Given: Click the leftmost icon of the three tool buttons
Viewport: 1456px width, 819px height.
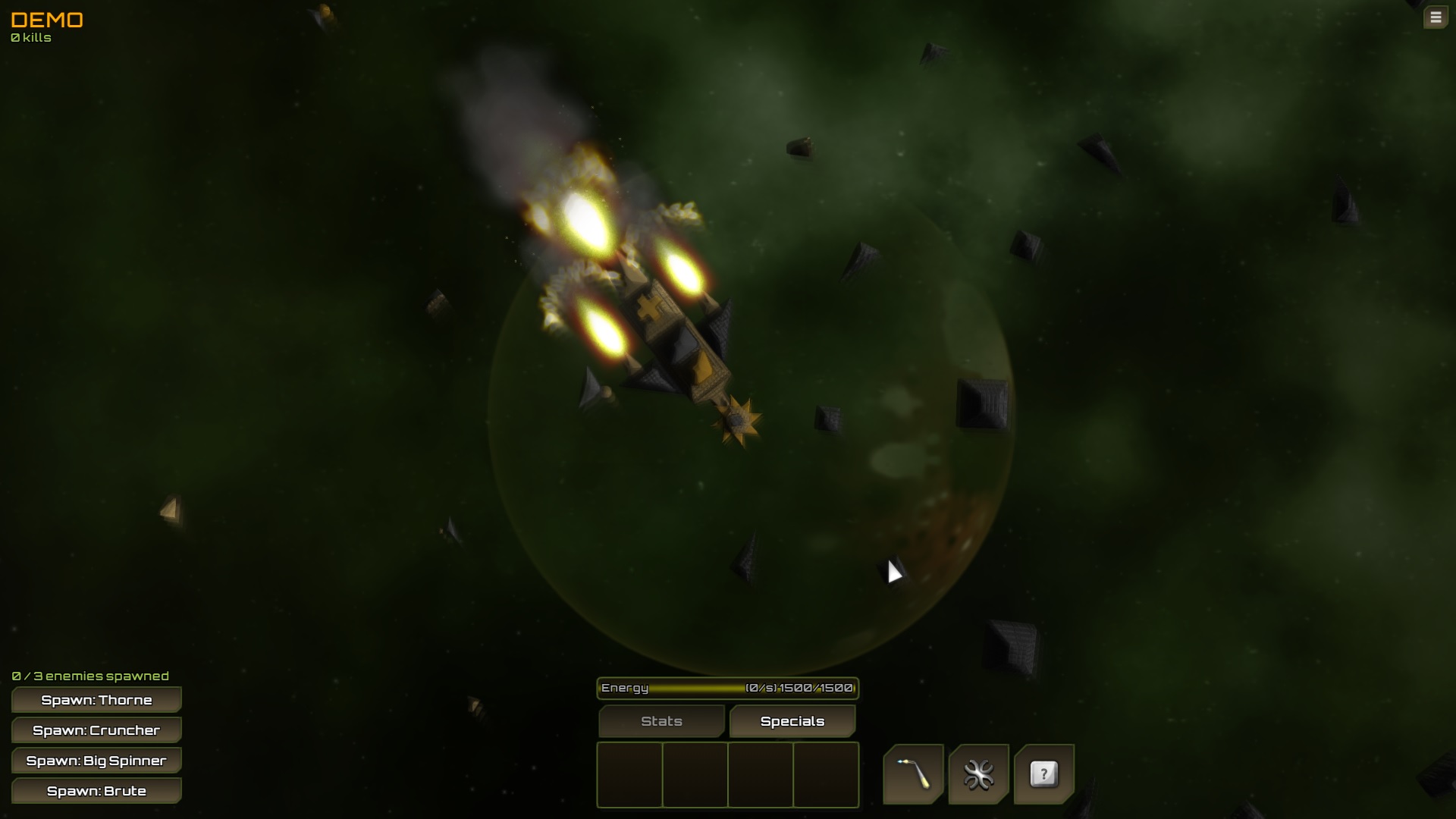Looking at the screenshot, I should pyautogui.click(x=913, y=775).
